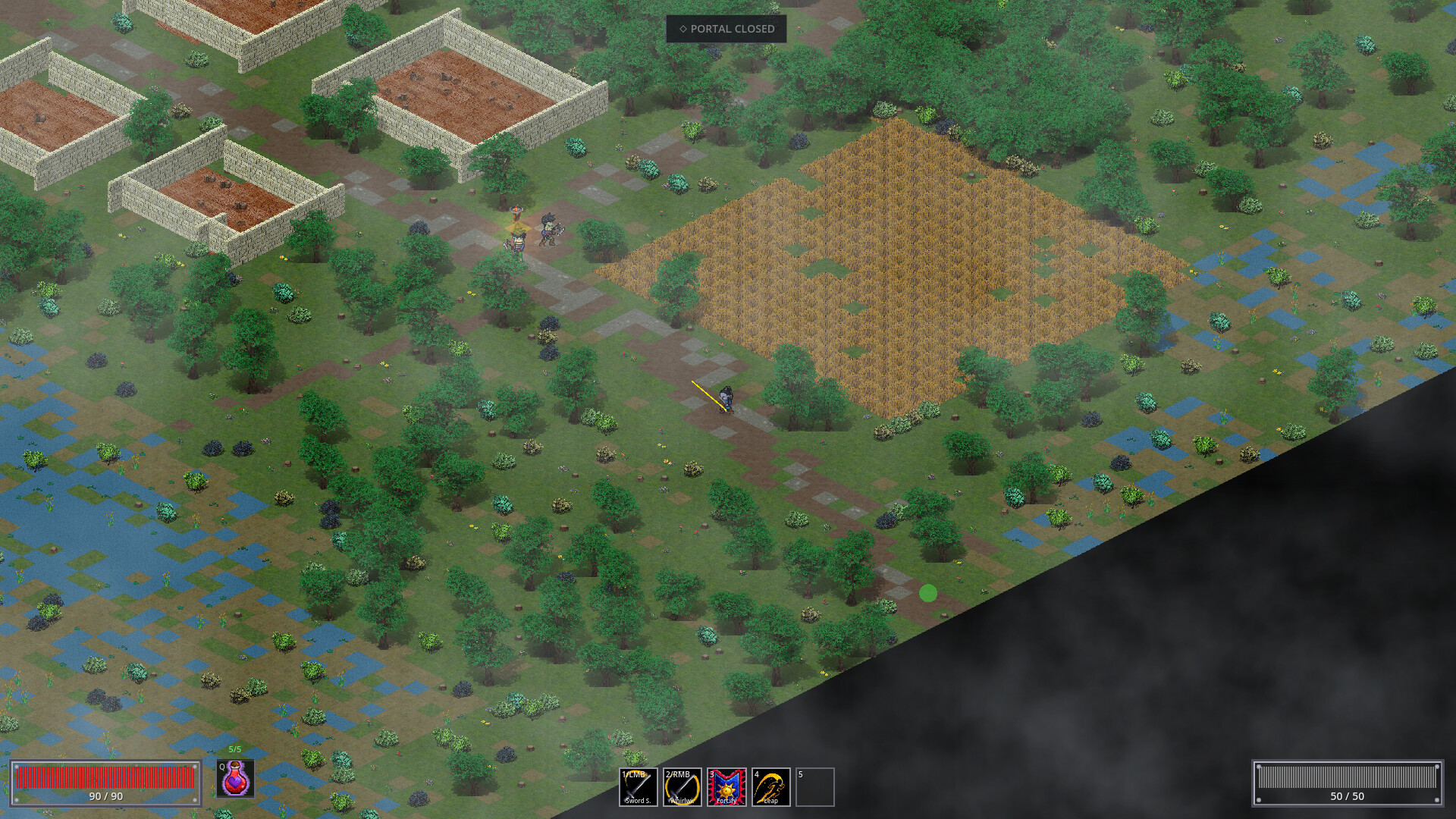Use the health potion bound to Q
This screenshot has height=819, width=1456.
[x=234, y=785]
